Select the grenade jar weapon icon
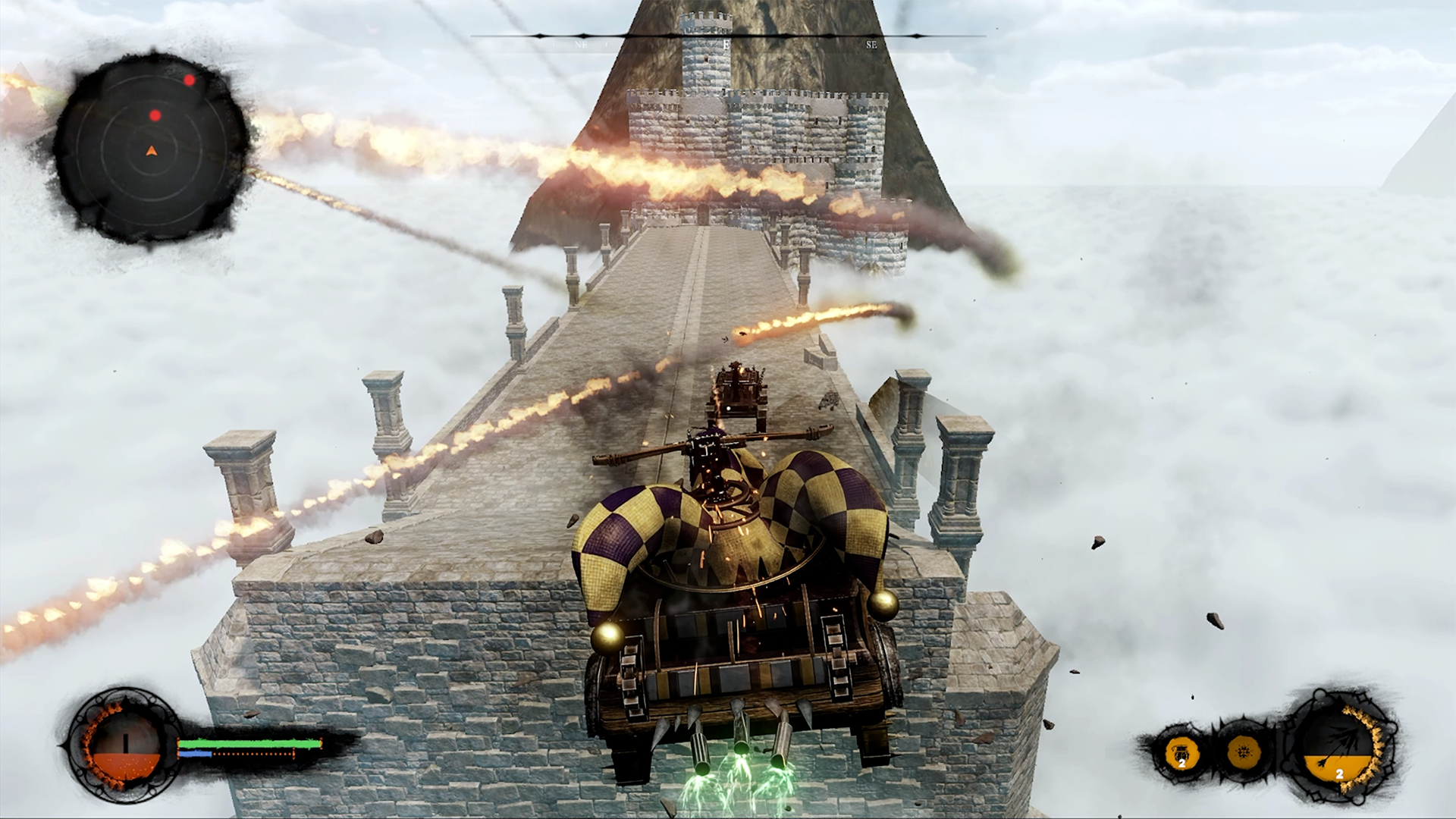The height and width of the screenshot is (819, 1456). point(1181,753)
